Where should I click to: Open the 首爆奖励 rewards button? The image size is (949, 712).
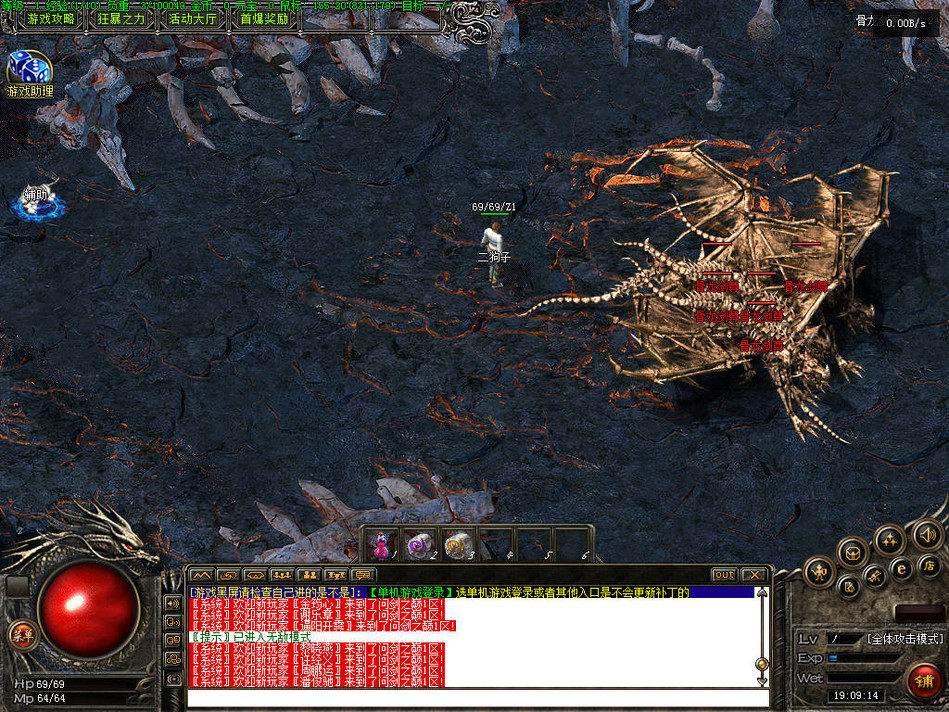tap(263, 18)
